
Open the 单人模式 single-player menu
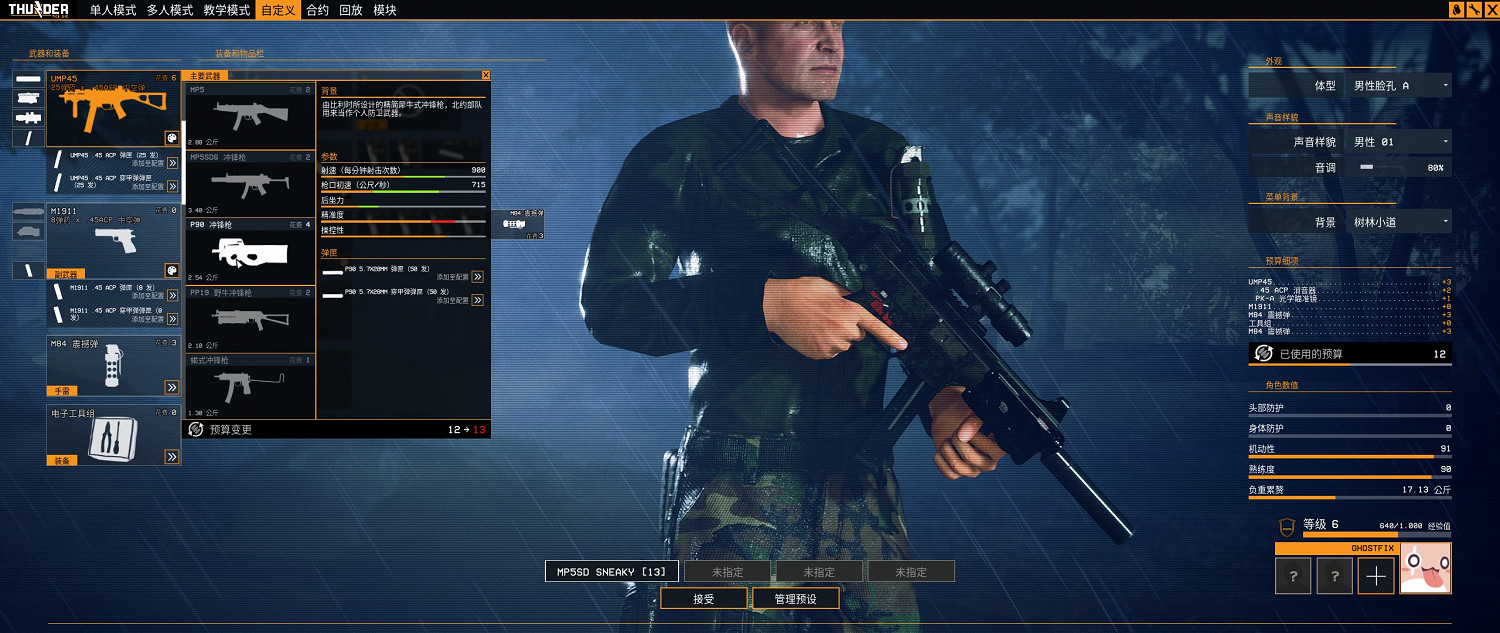click(x=112, y=10)
